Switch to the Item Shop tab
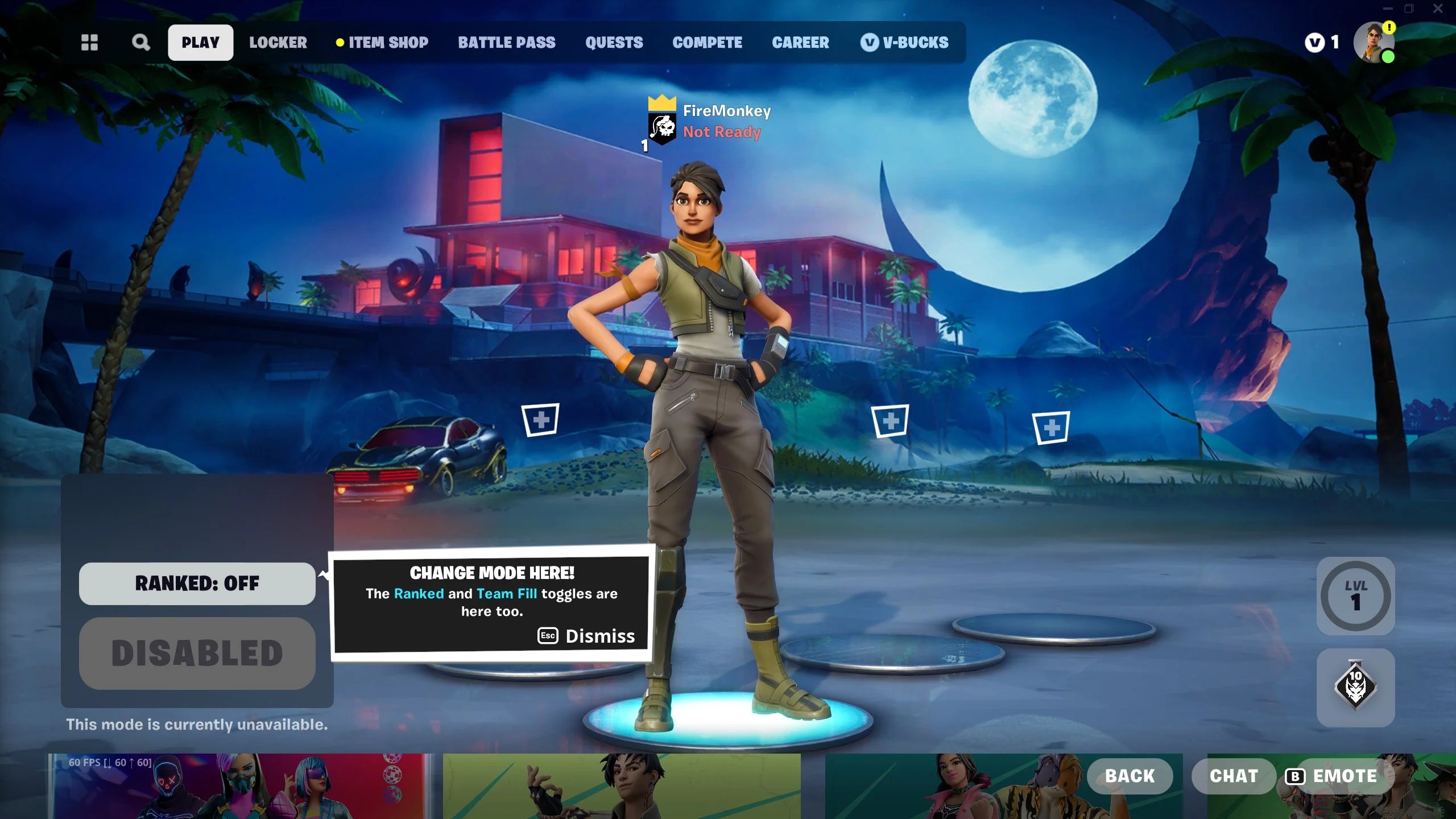The width and height of the screenshot is (1456, 819). click(388, 42)
